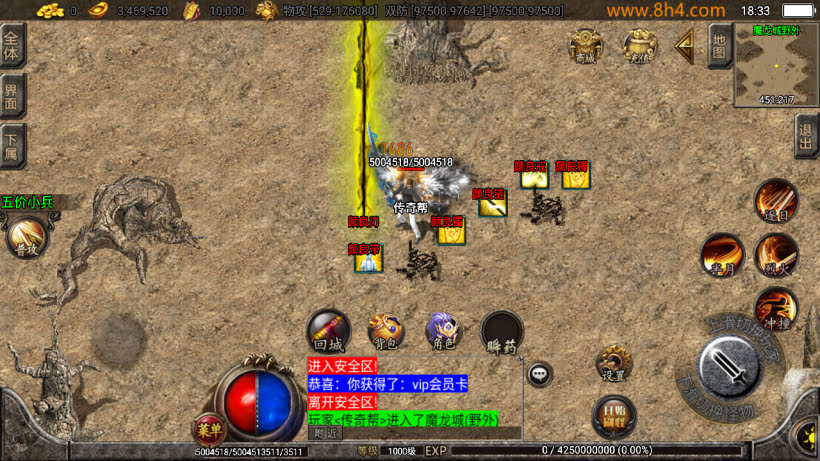Click the 魔龙城野外 minimap

click(776, 63)
